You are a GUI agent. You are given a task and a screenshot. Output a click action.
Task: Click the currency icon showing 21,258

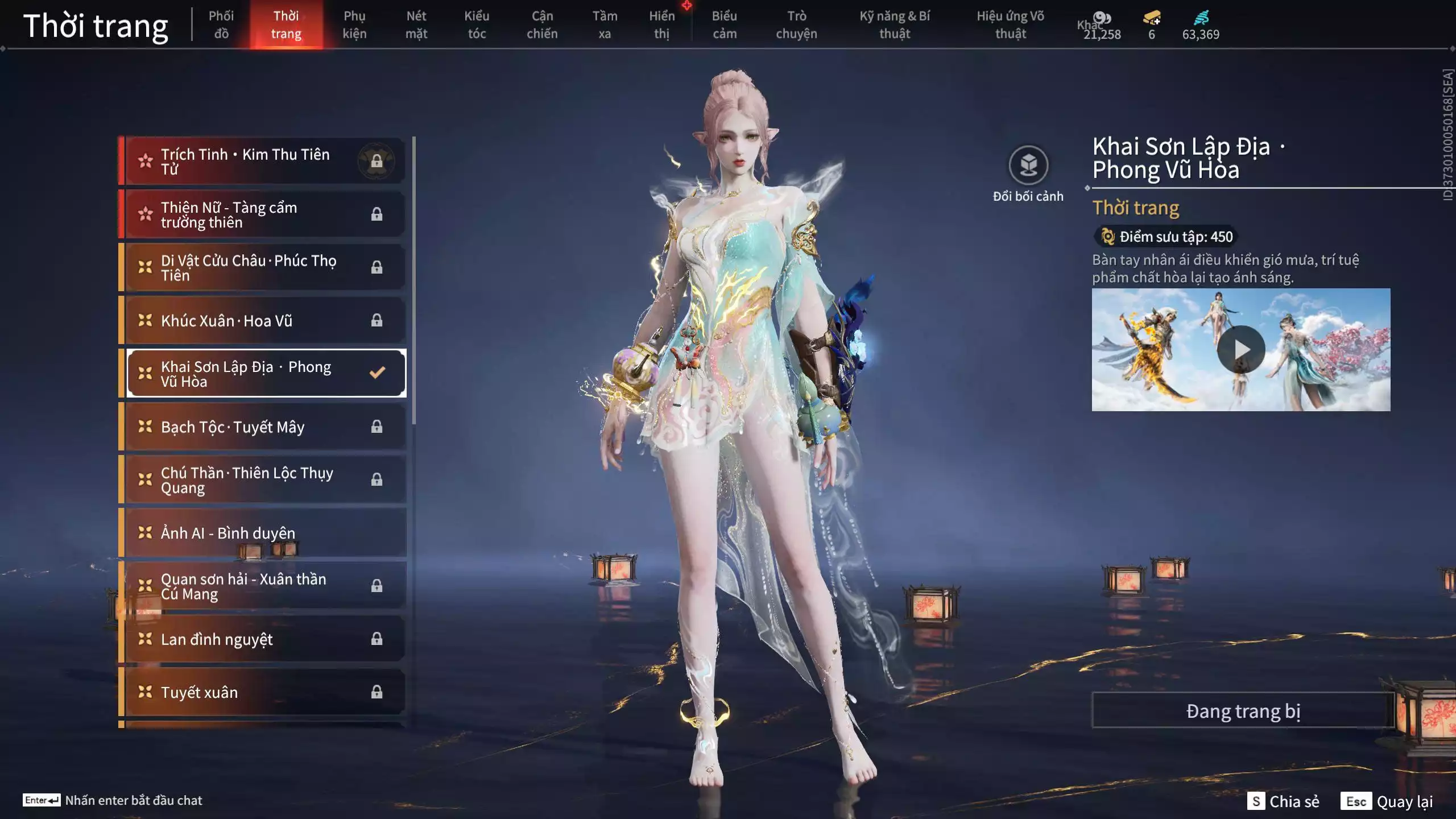1102,19
